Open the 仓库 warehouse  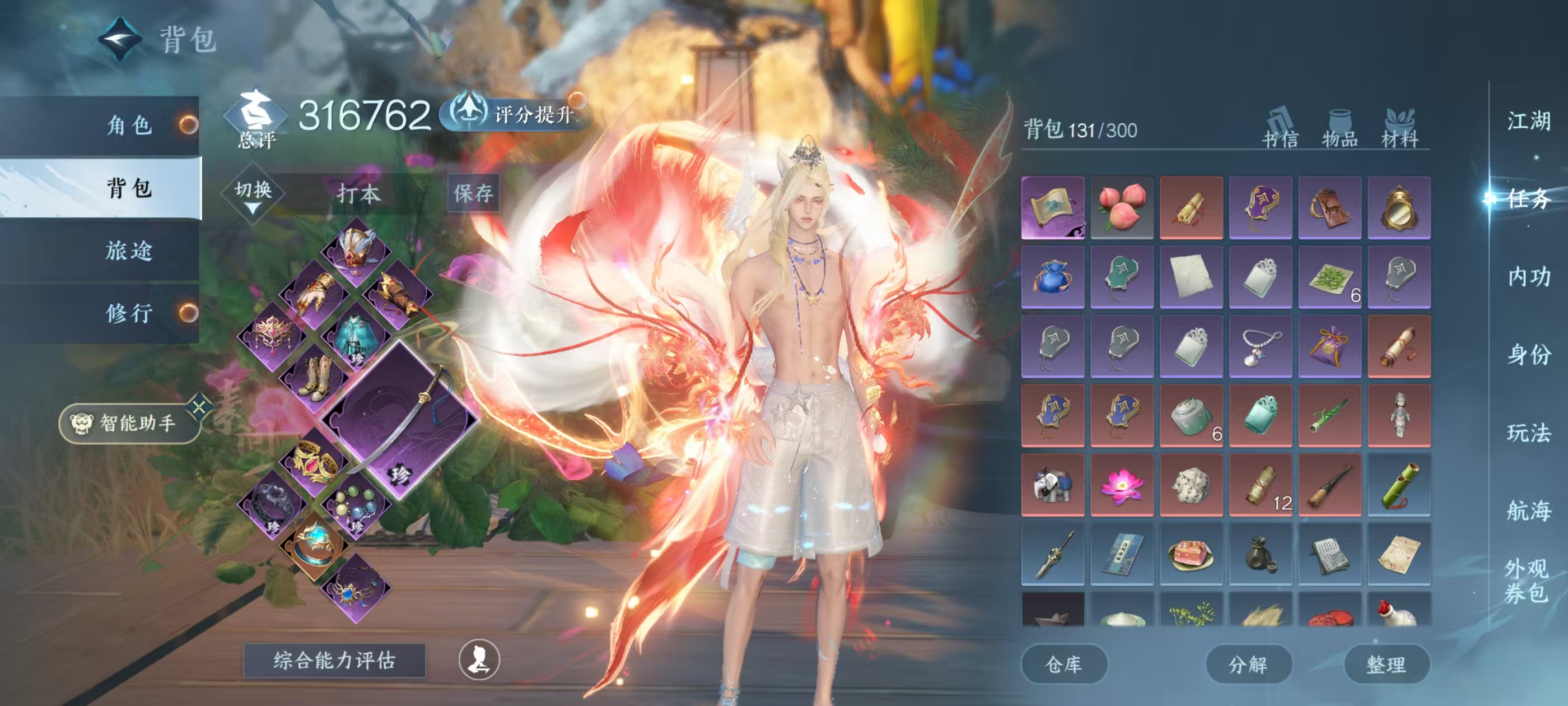[x=1063, y=664]
